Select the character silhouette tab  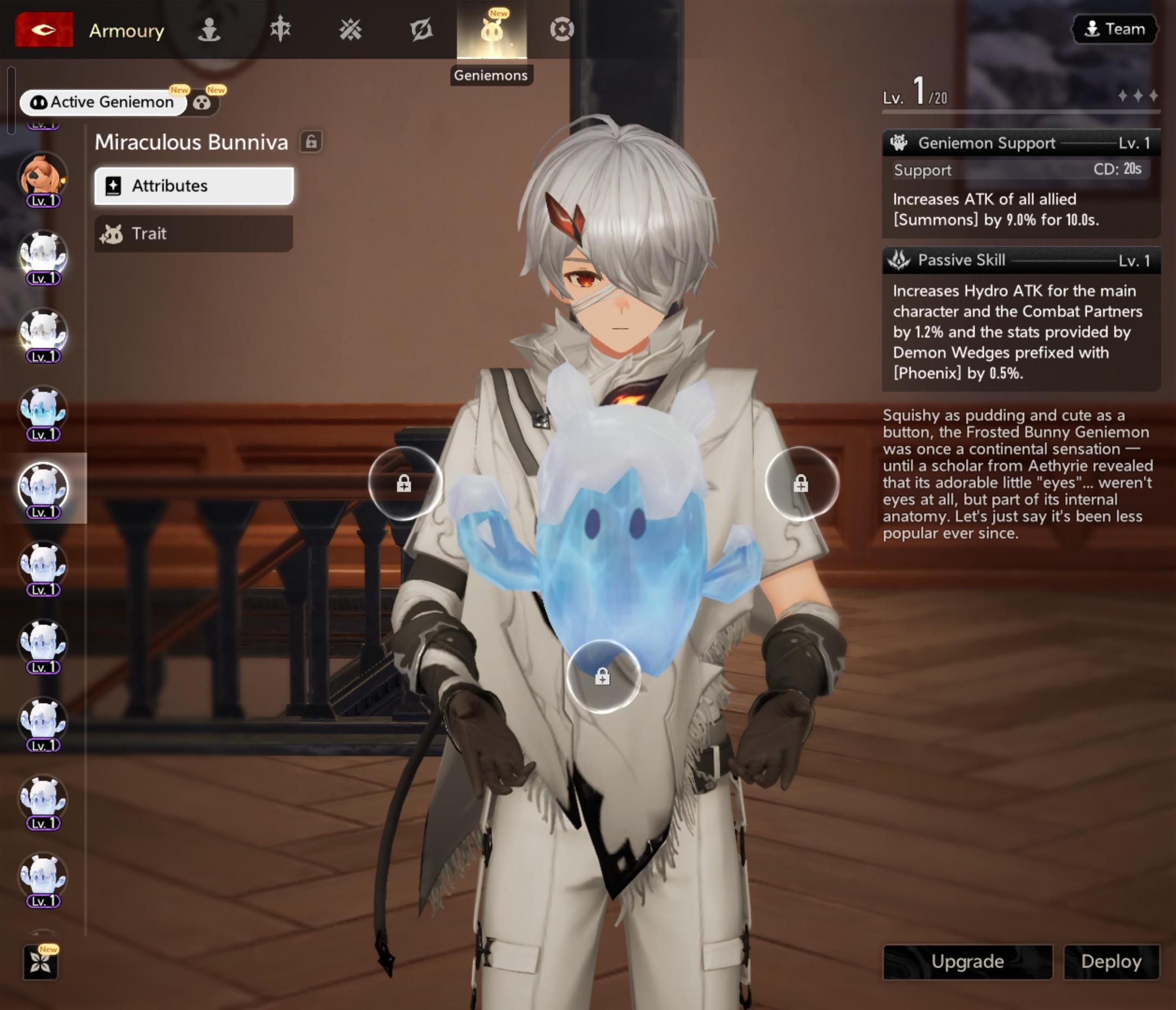tap(209, 29)
